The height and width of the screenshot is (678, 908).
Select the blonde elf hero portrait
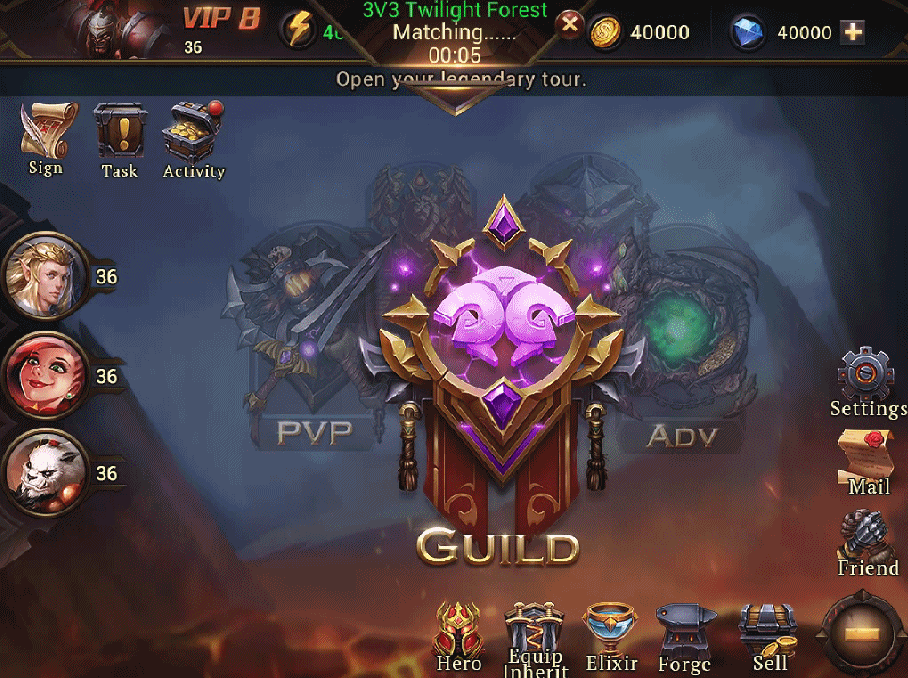tap(44, 275)
